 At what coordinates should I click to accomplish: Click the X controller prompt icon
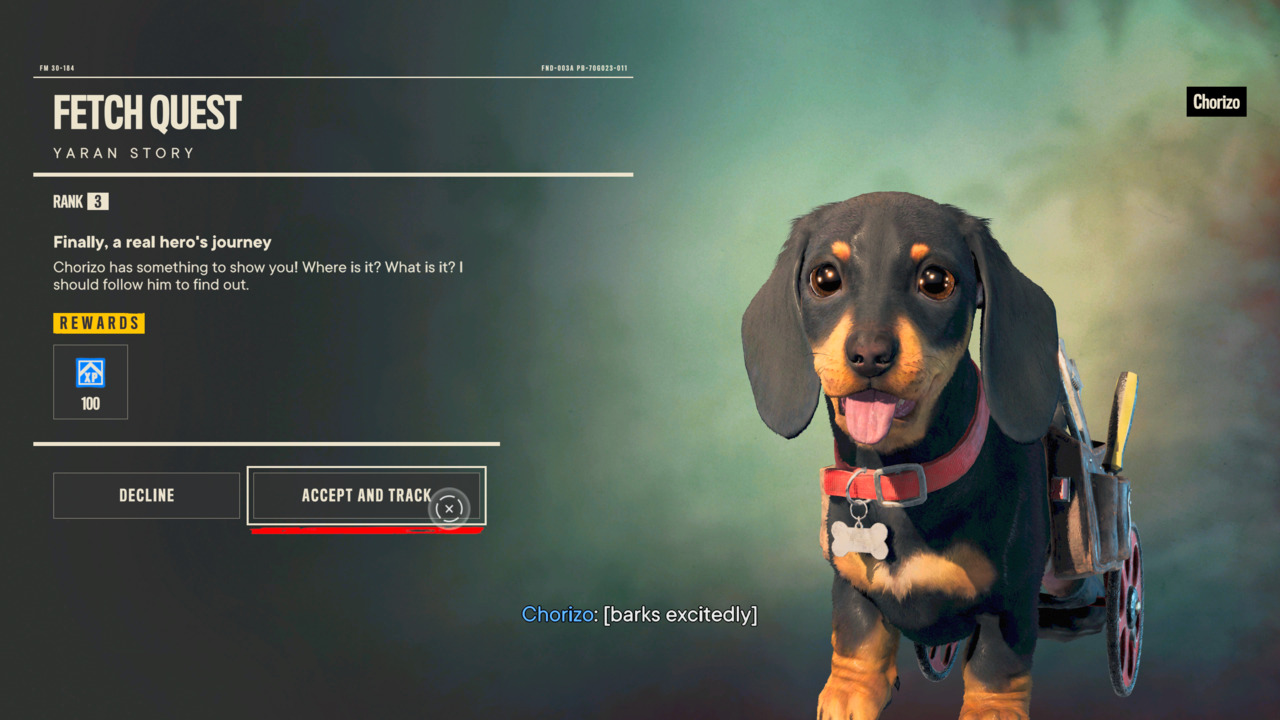(x=449, y=509)
